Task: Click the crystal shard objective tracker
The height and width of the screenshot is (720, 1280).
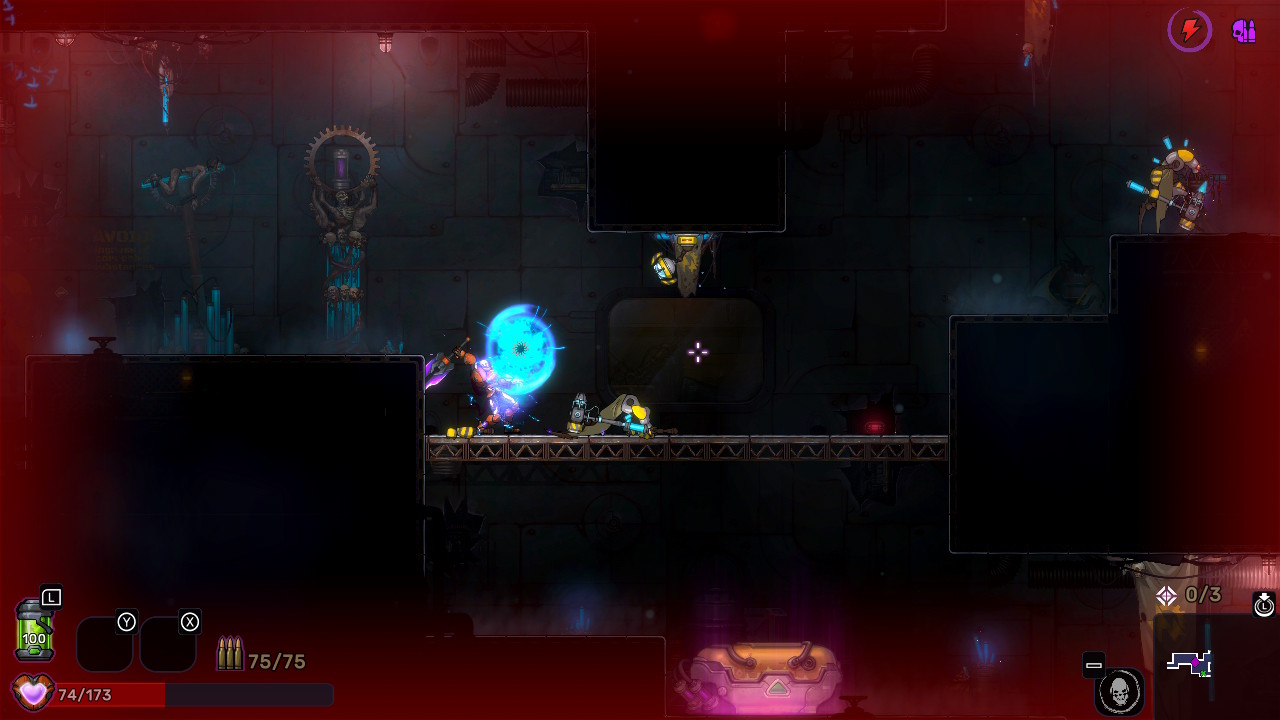Action: (x=1189, y=596)
